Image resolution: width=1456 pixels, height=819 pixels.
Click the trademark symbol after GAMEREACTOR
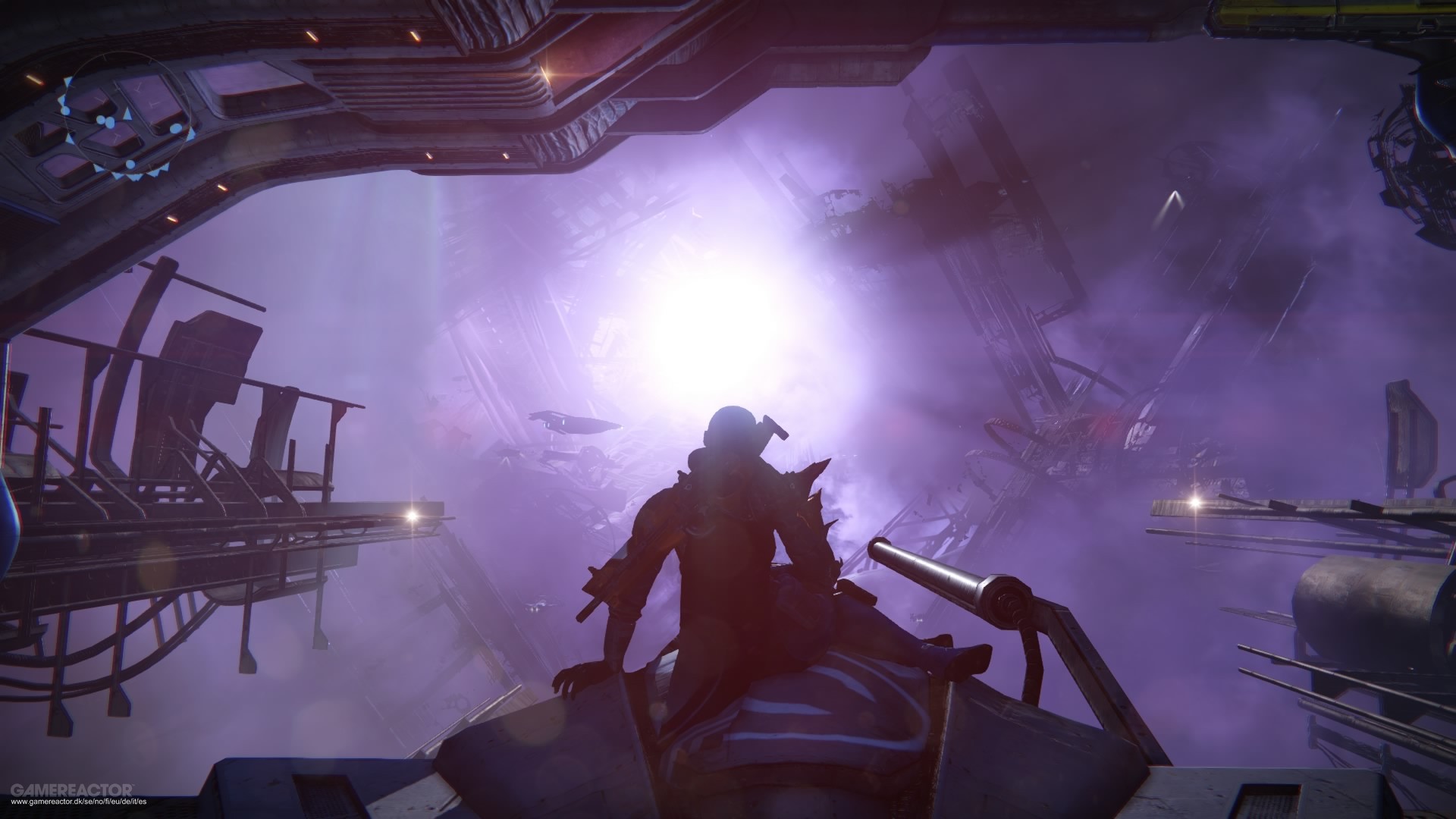pyautogui.click(x=134, y=785)
